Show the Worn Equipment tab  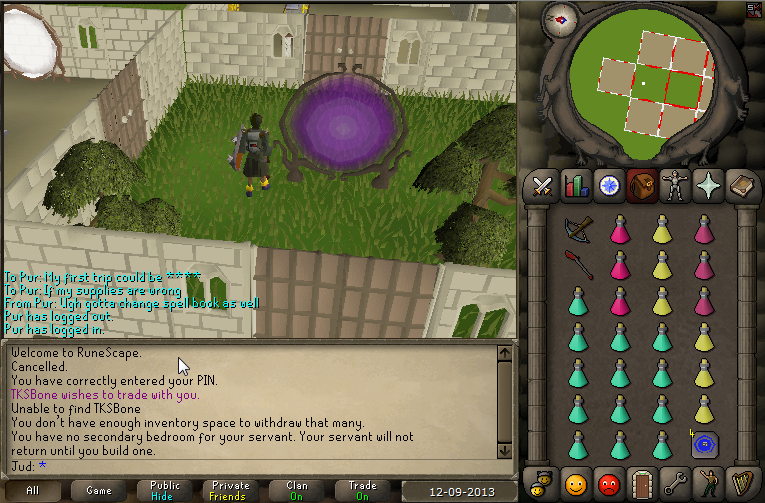[x=675, y=185]
